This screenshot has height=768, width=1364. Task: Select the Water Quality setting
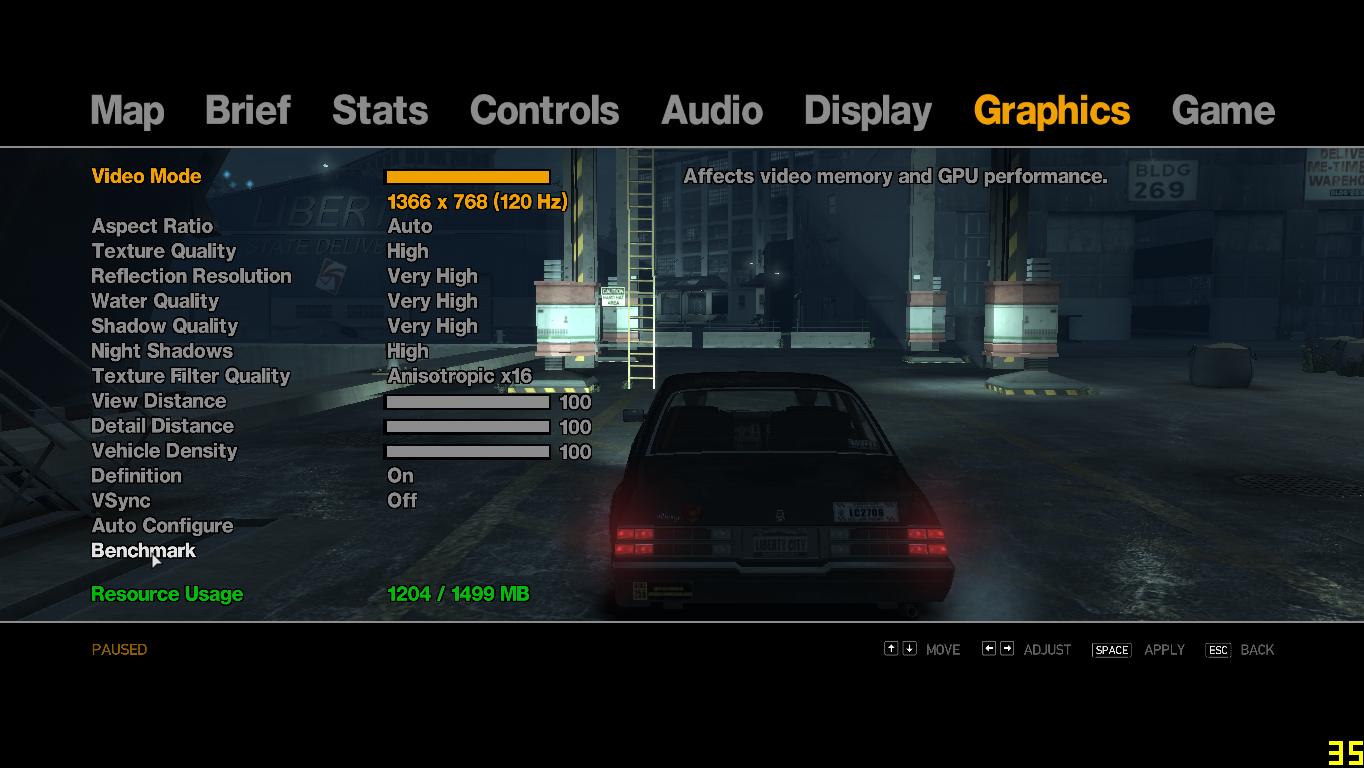tap(155, 302)
